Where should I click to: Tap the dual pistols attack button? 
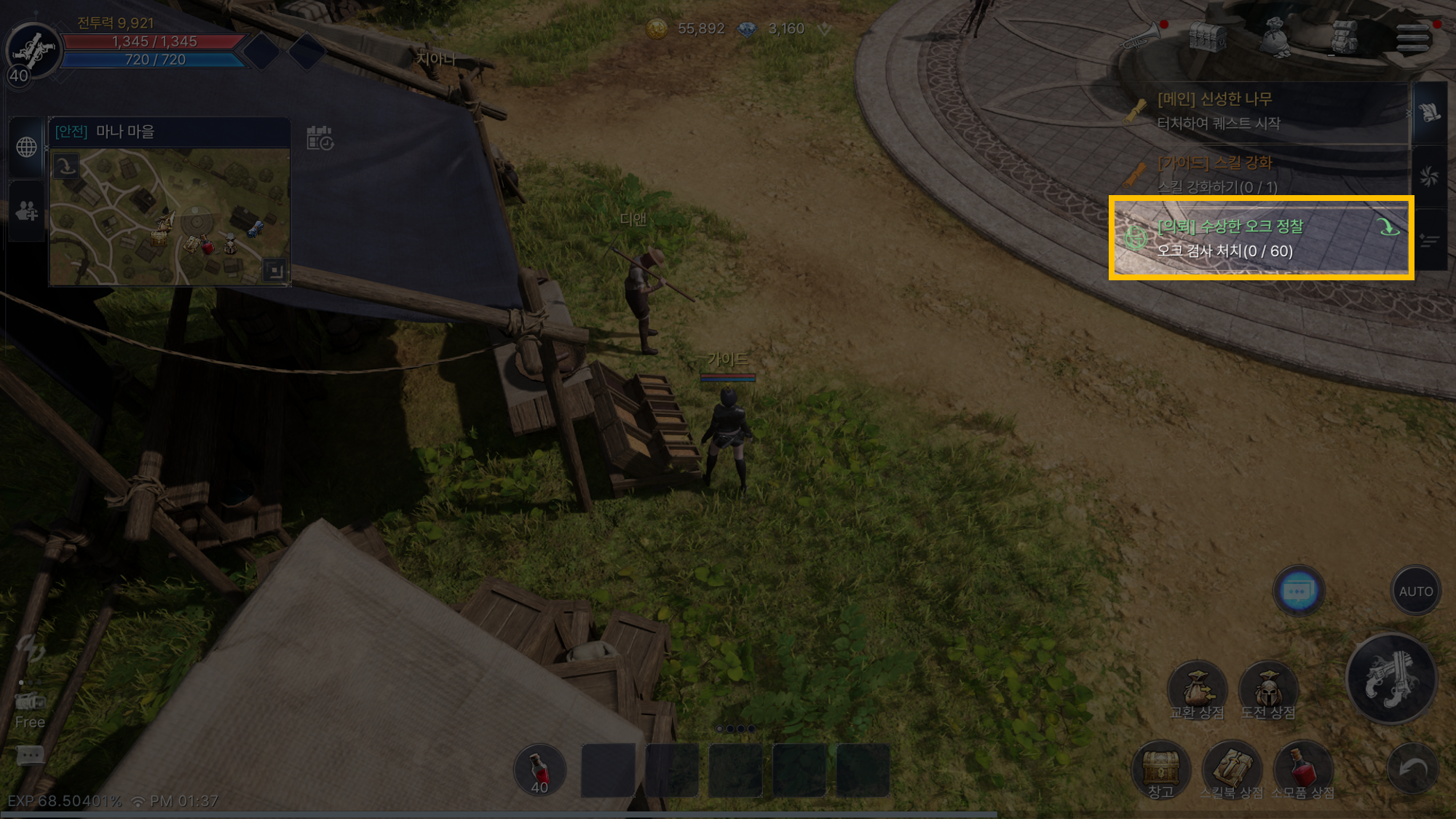[1391, 678]
